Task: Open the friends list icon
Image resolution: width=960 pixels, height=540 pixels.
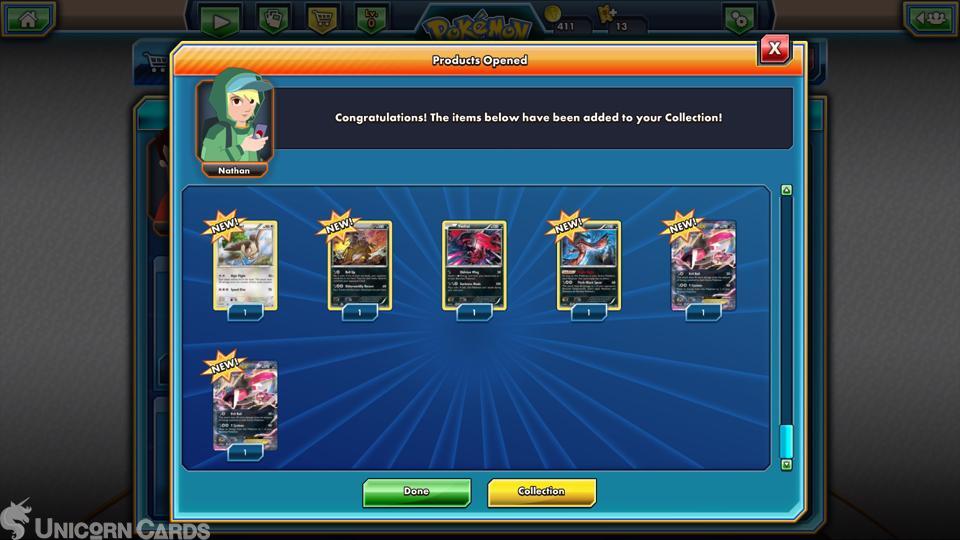Action: click(929, 18)
